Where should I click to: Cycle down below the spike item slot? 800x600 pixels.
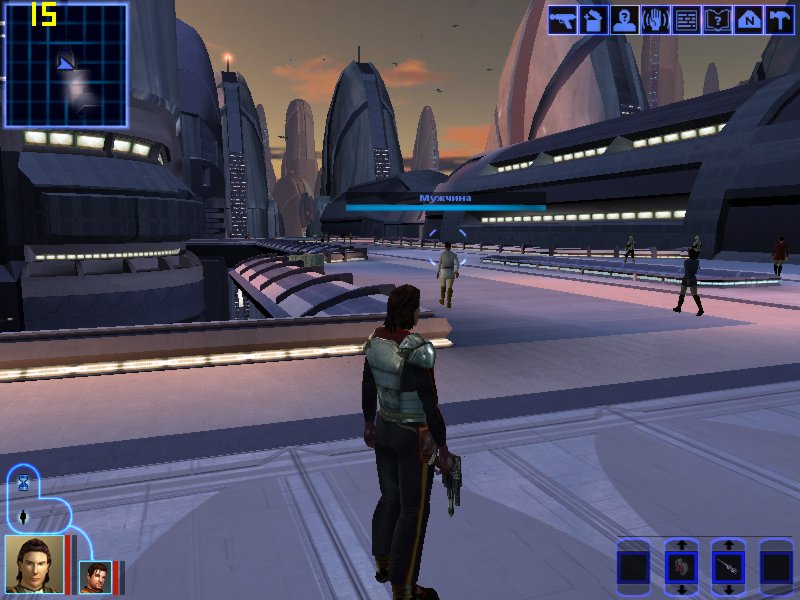(x=728, y=589)
